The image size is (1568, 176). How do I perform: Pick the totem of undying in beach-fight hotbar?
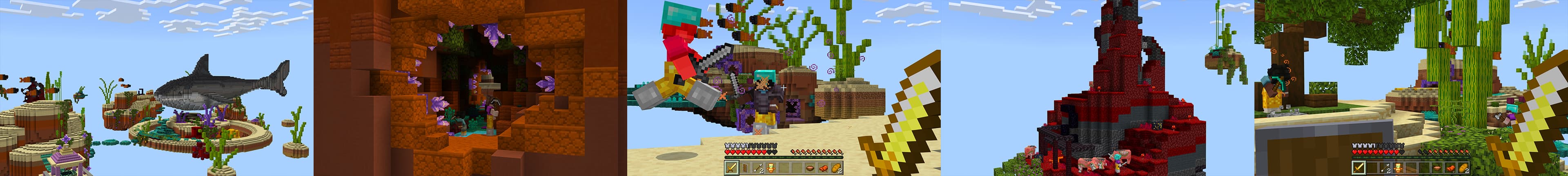[x=771, y=168]
